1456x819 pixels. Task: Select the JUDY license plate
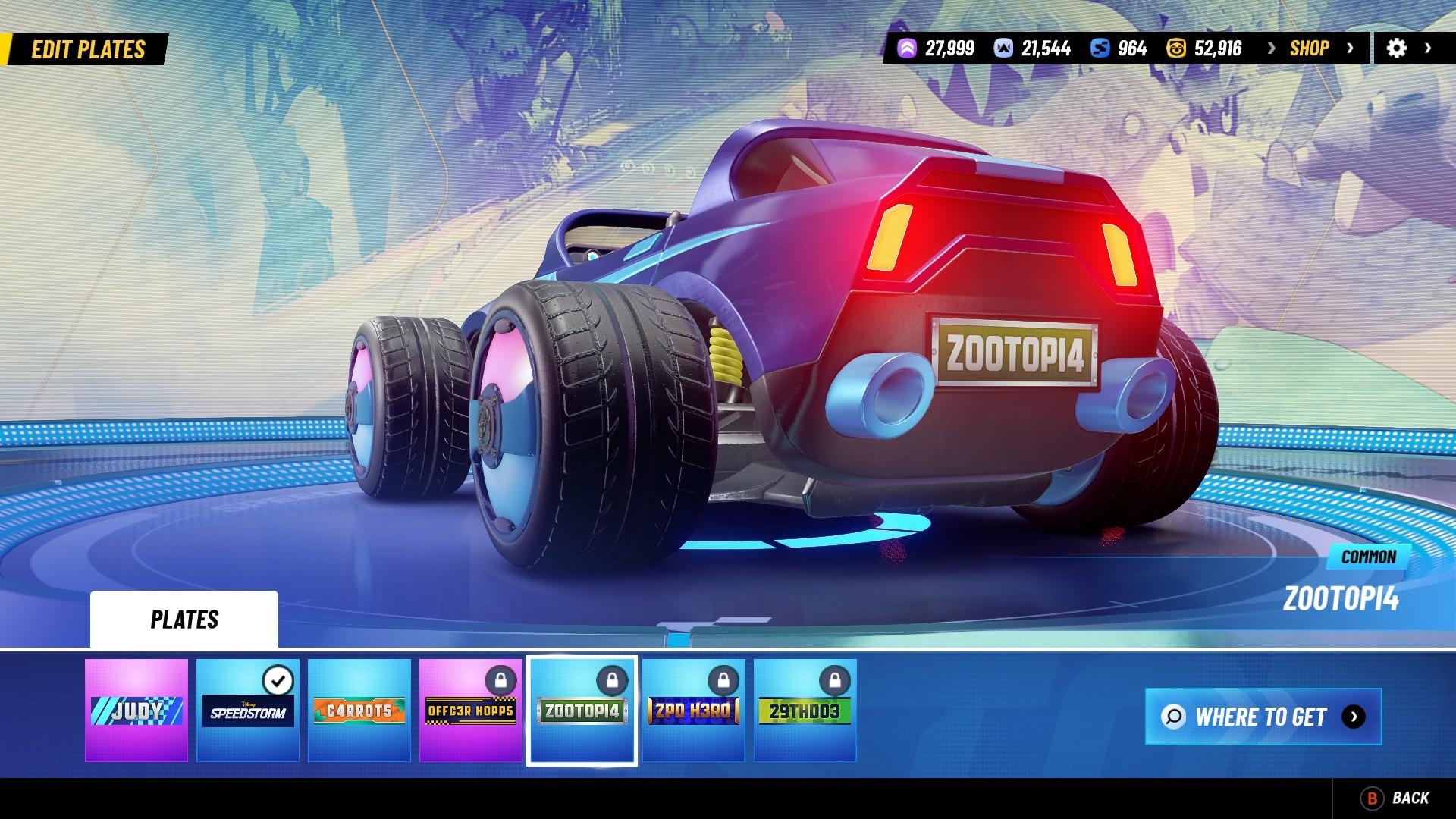[x=136, y=711]
